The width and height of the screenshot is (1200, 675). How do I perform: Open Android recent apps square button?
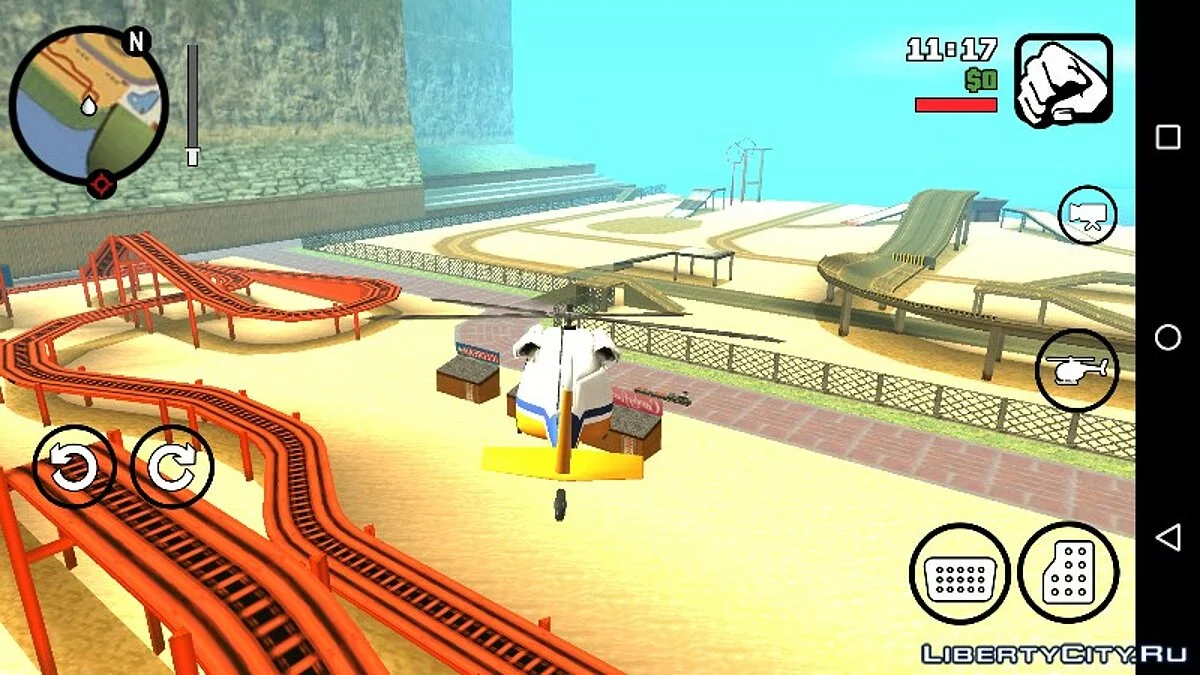1168,137
